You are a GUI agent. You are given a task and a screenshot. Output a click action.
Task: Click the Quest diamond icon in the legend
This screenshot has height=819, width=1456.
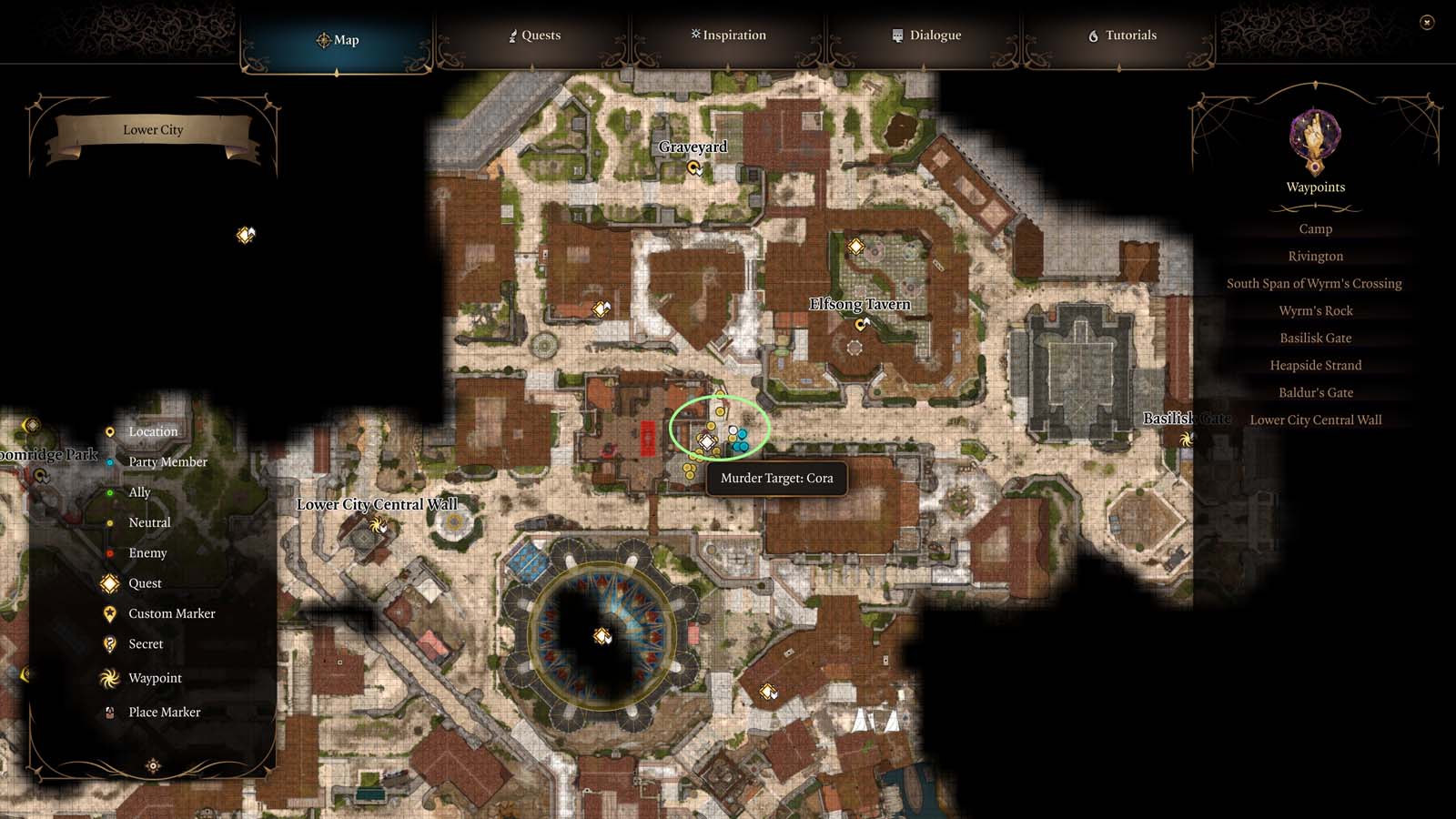click(x=110, y=583)
